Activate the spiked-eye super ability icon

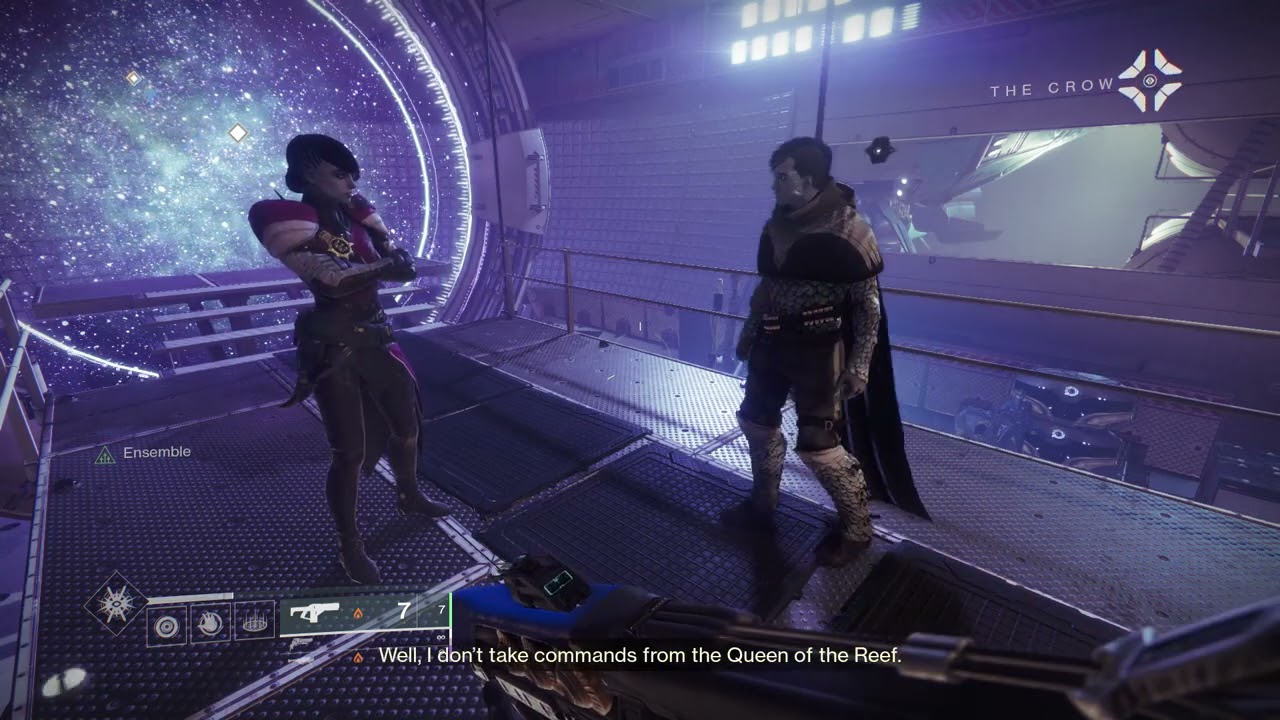116,604
